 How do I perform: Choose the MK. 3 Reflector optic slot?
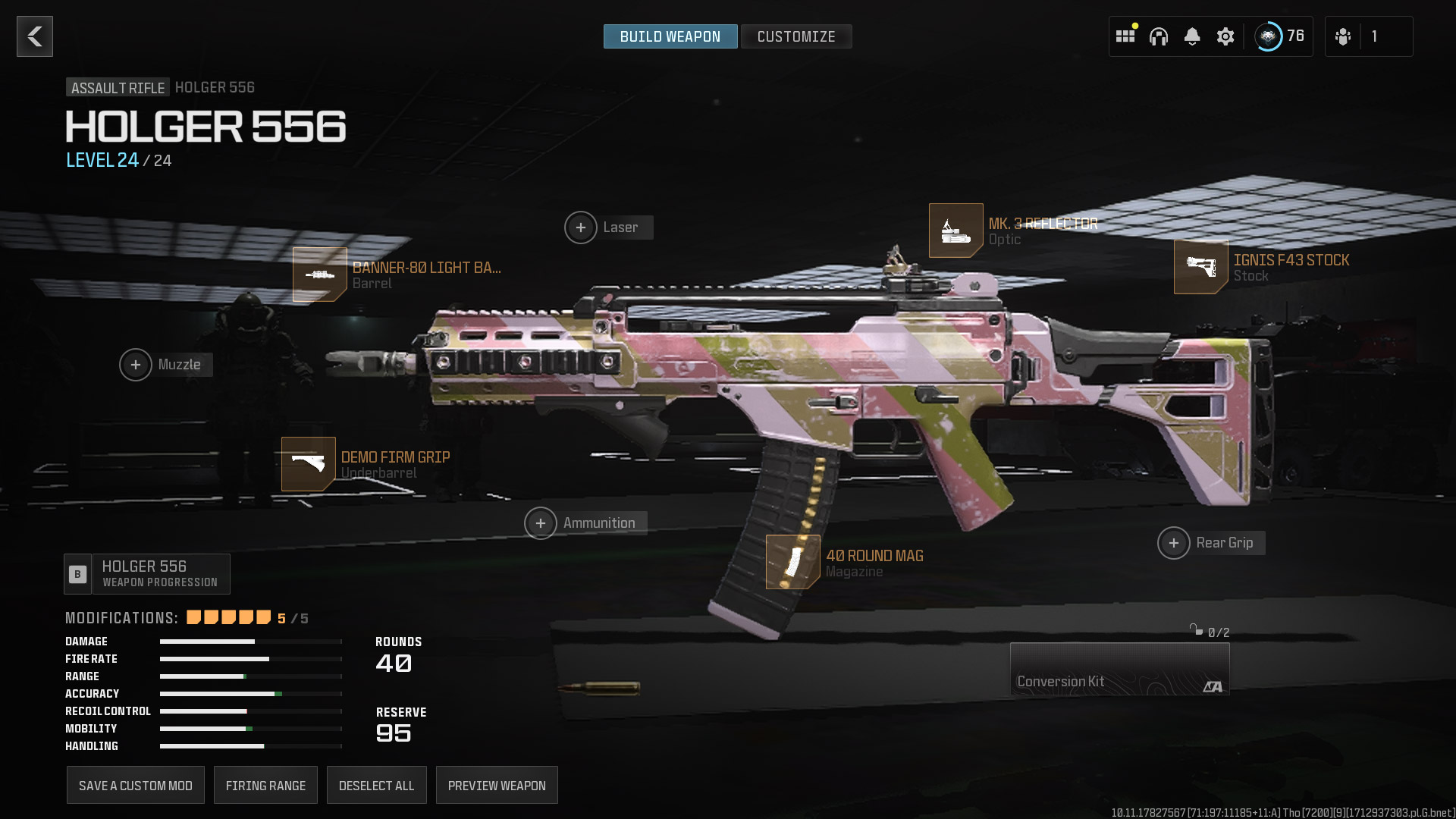(x=955, y=231)
